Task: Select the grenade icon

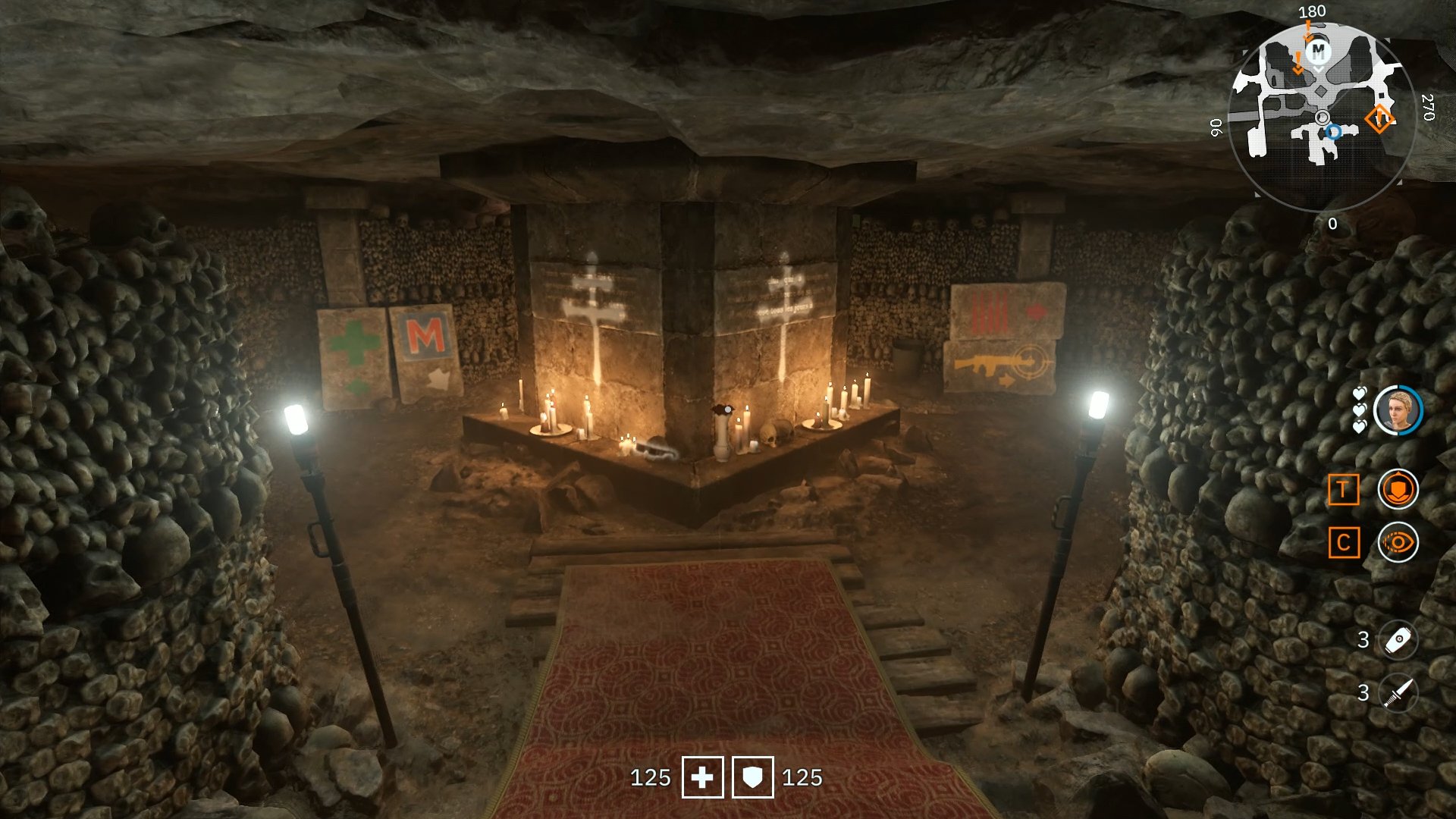Action: click(x=1398, y=640)
